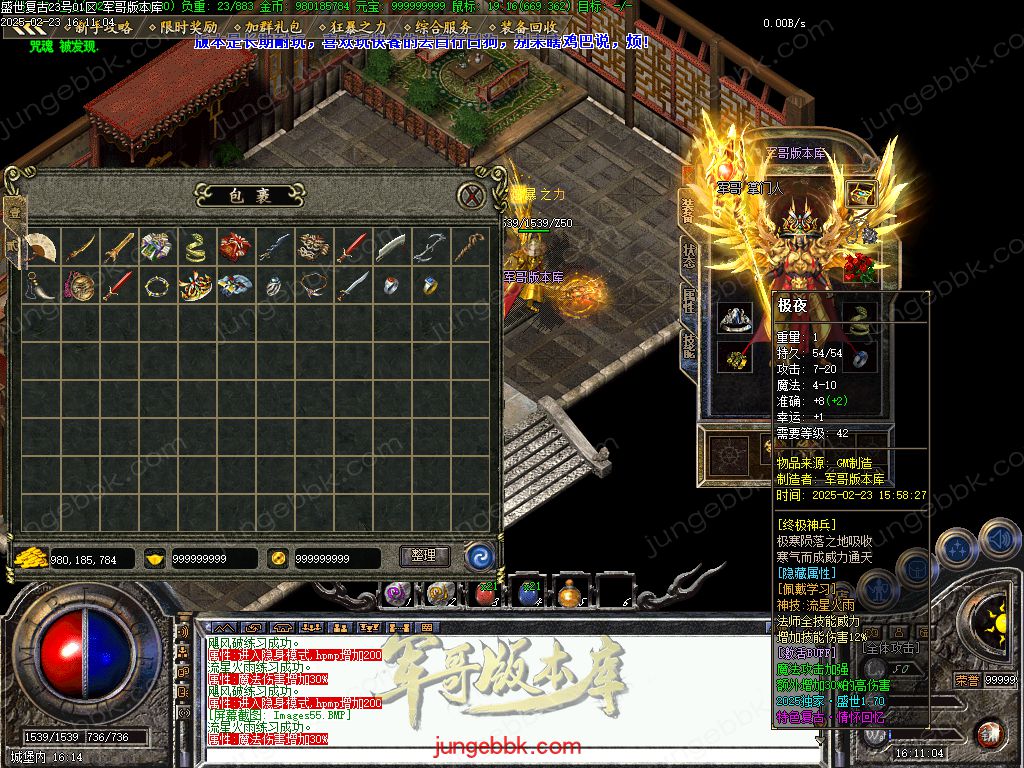Open the 装备回收 menu
This screenshot has height=768, width=1024.
[527, 27]
